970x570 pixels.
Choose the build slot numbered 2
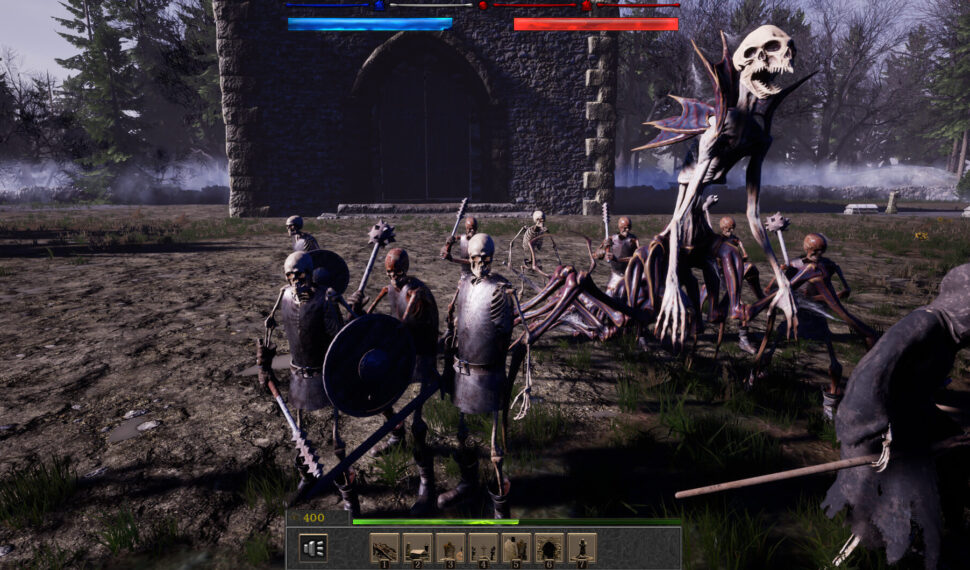tap(418, 547)
